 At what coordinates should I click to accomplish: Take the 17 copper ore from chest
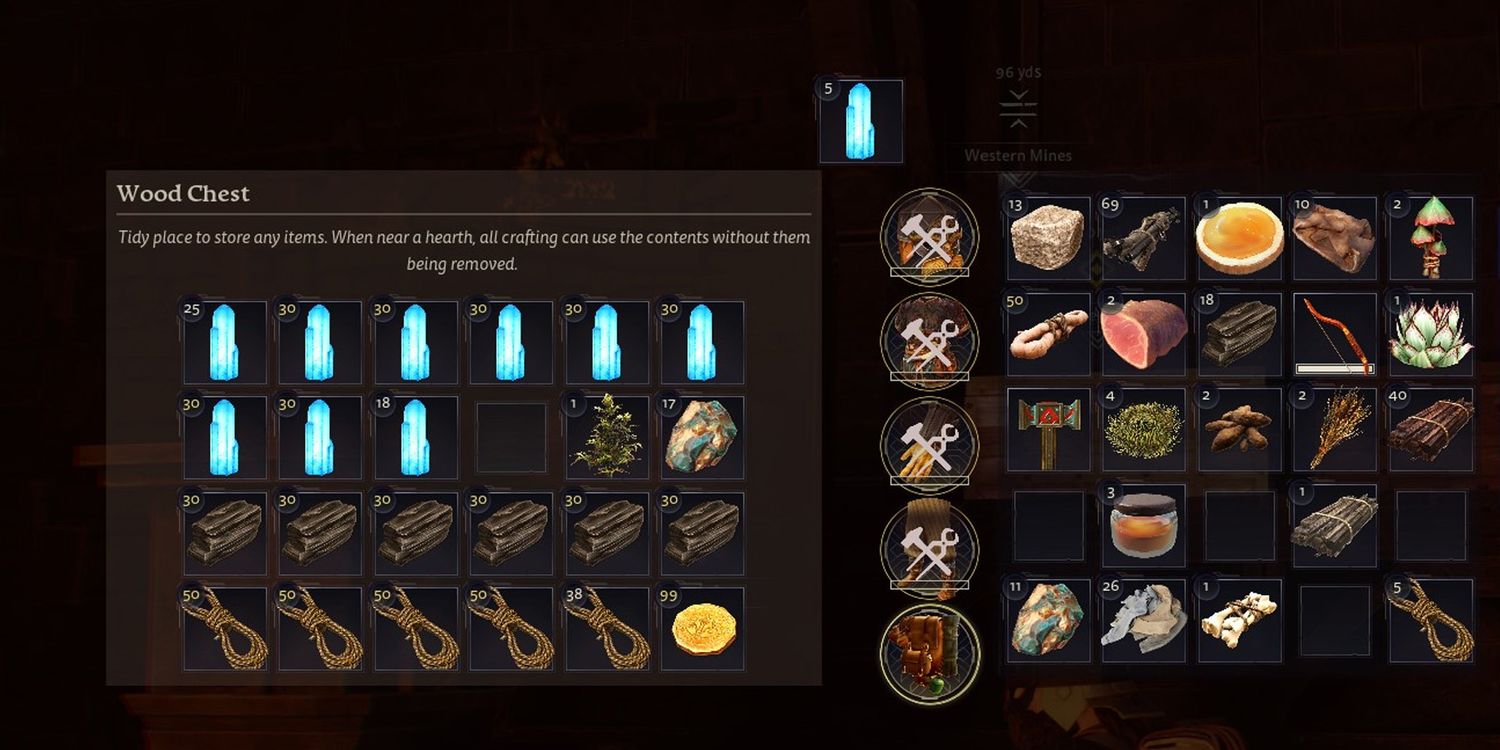701,438
